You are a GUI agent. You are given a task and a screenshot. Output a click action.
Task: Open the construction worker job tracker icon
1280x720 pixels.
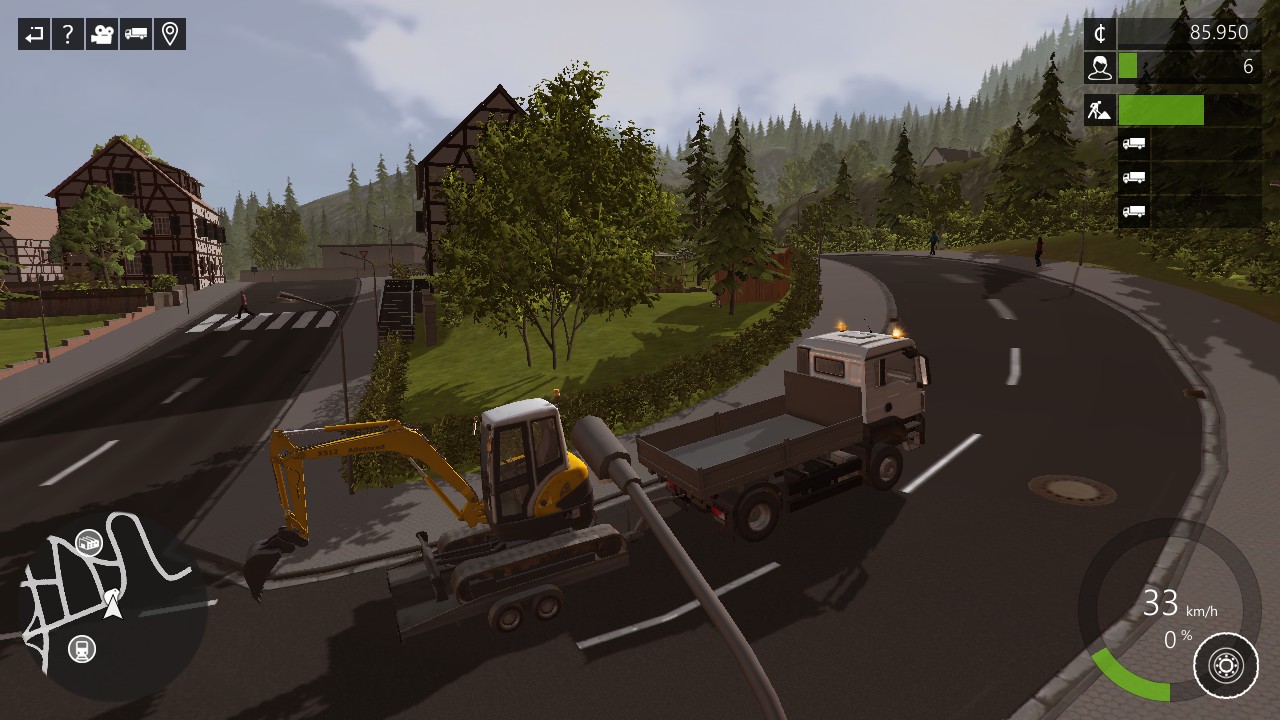[x=1100, y=110]
